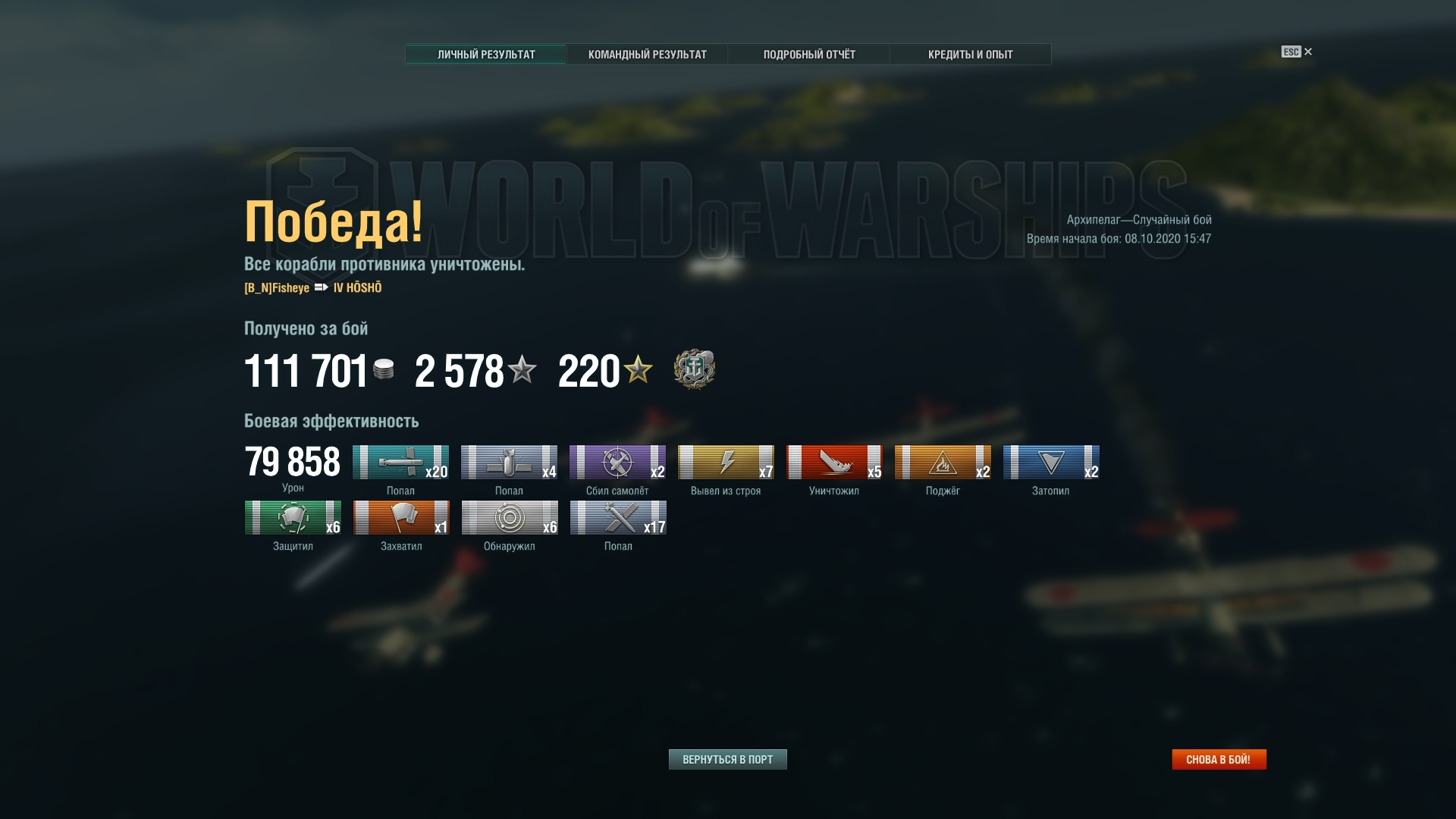Viewport: 1456px width, 819px height.
Task: Select the Защитил defense ribbon
Action: [x=293, y=518]
